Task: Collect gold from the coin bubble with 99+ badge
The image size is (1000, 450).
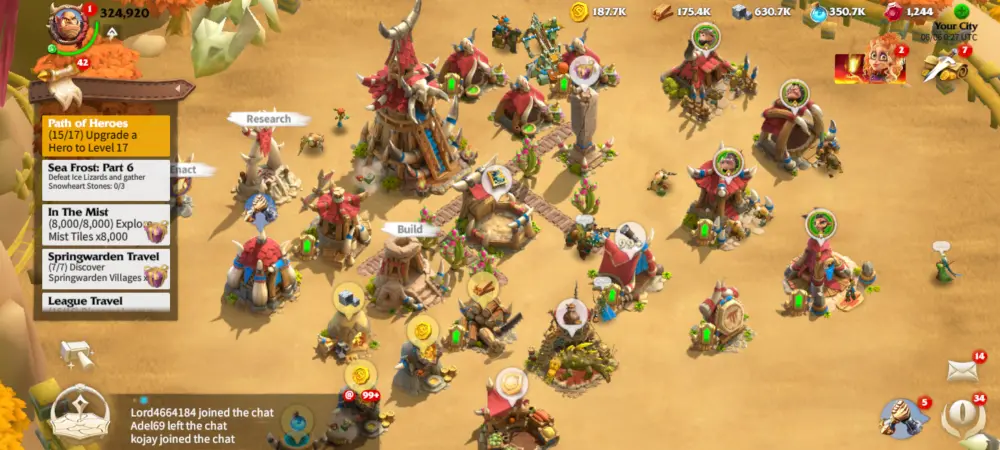Action: click(x=361, y=377)
